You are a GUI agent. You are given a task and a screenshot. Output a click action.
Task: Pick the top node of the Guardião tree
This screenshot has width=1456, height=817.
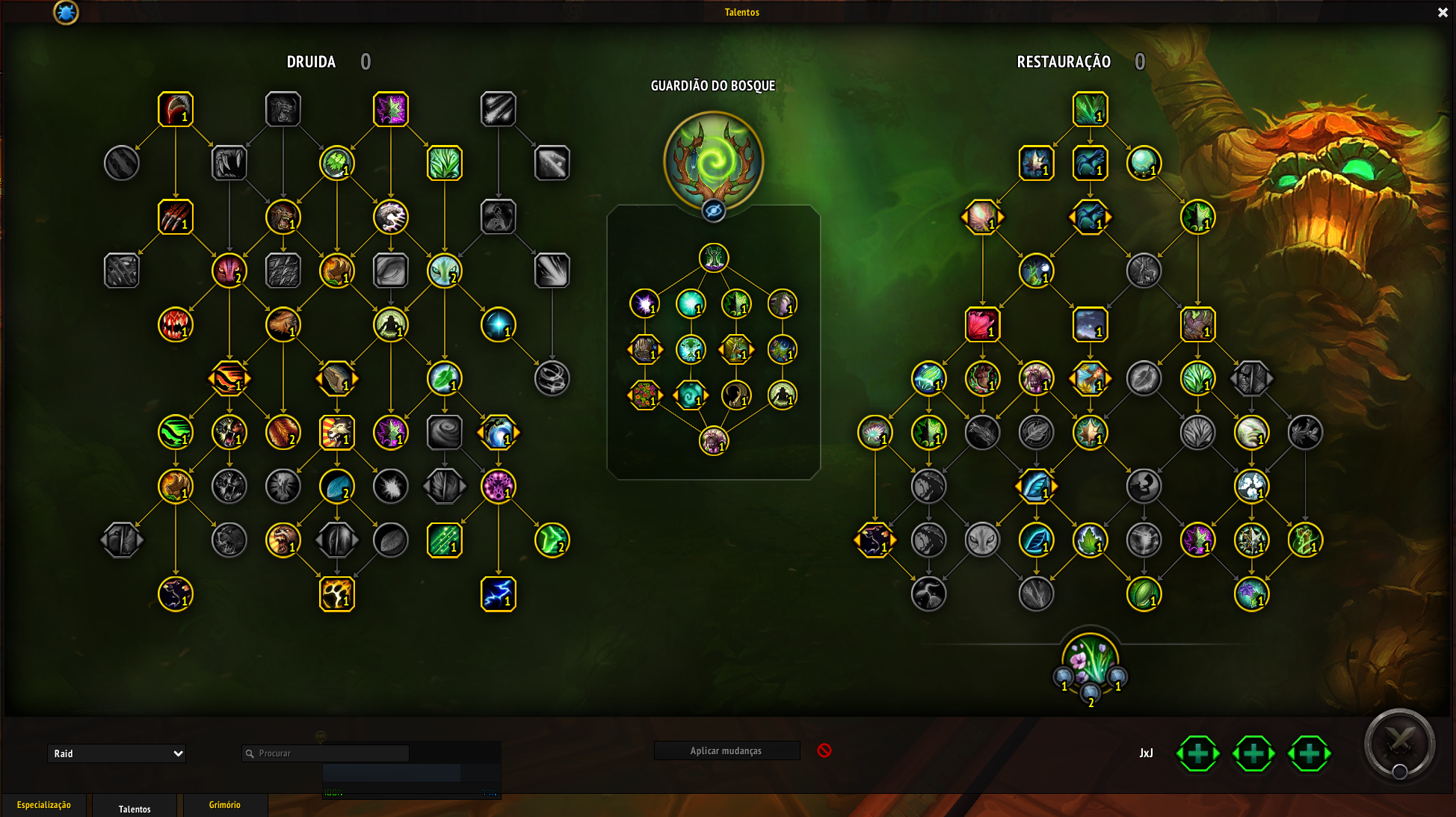pyautogui.click(x=714, y=258)
